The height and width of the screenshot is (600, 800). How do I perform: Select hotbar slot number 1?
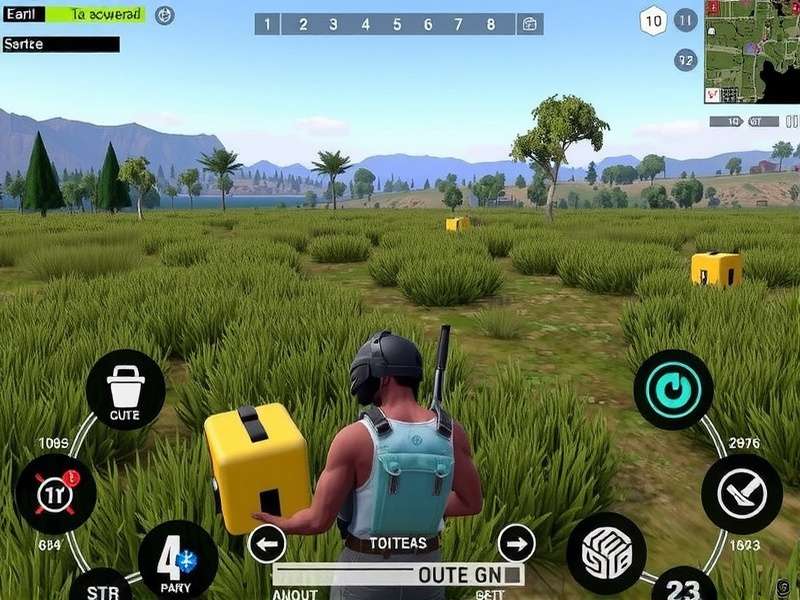(x=271, y=24)
